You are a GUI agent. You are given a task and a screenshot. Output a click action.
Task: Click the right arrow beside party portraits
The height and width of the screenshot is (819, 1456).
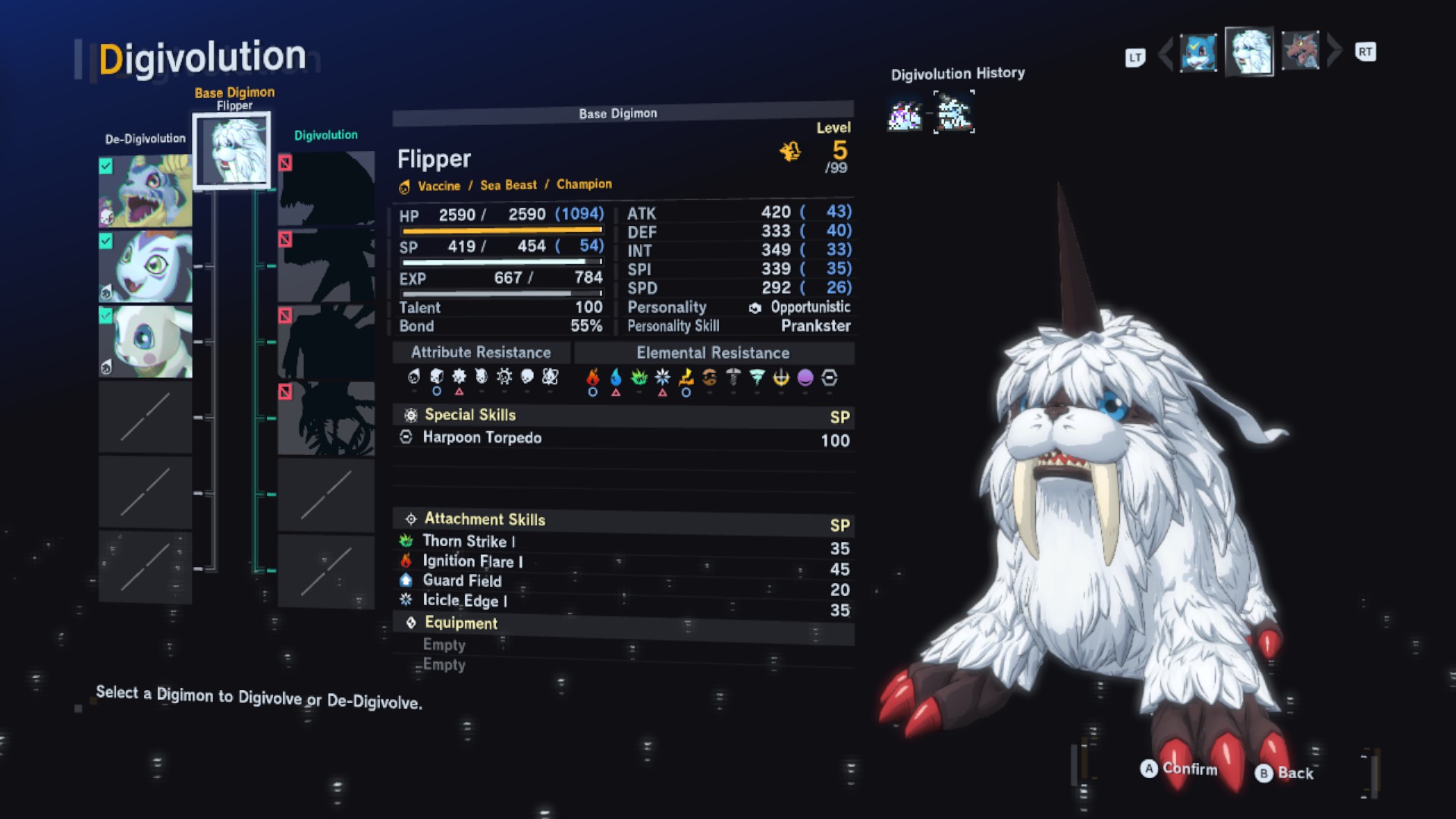pyautogui.click(x=1334, y=52)
